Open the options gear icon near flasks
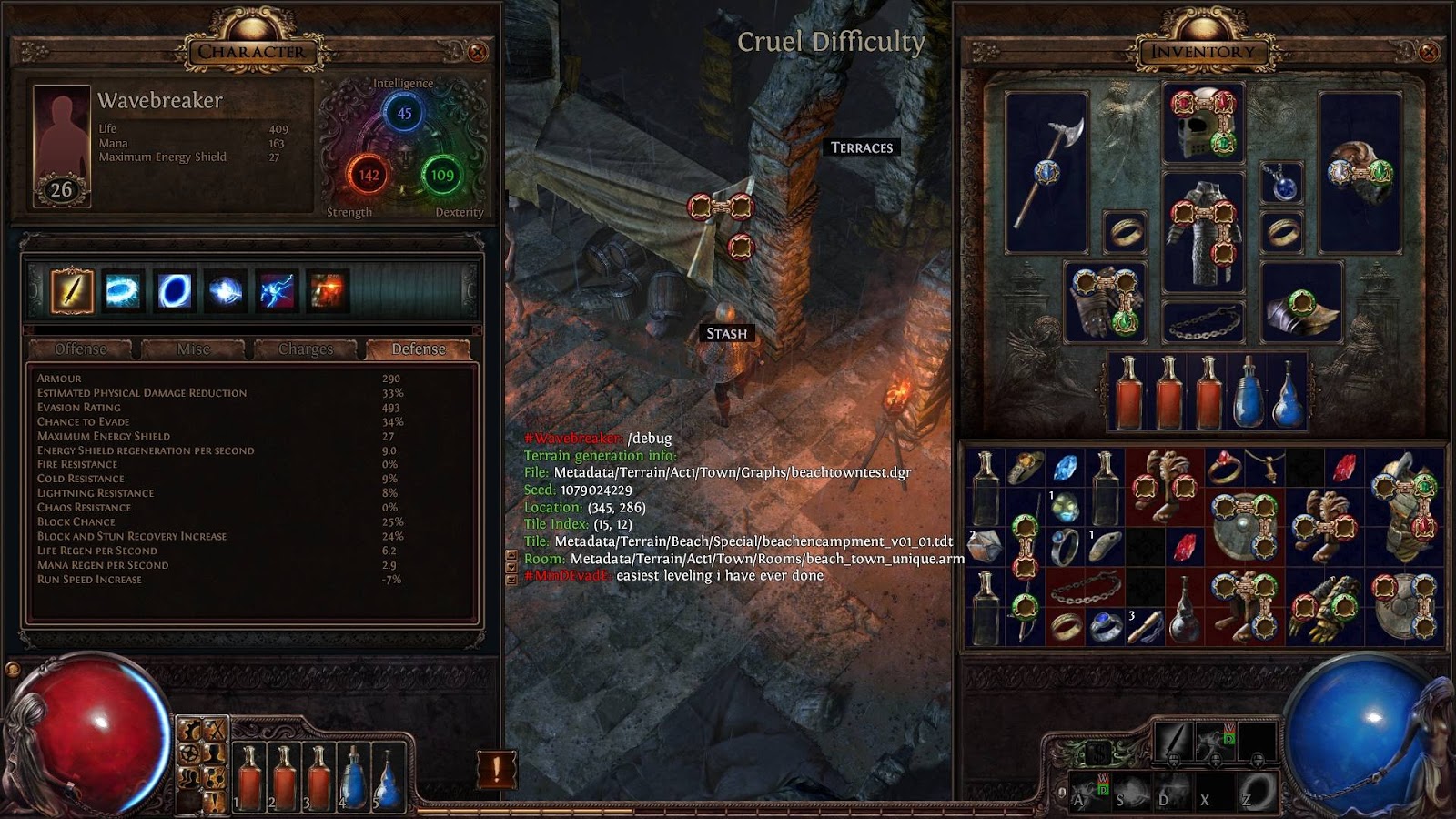Image resolution: width=1456 pixels, height=819 pixels. click(188, 729)
